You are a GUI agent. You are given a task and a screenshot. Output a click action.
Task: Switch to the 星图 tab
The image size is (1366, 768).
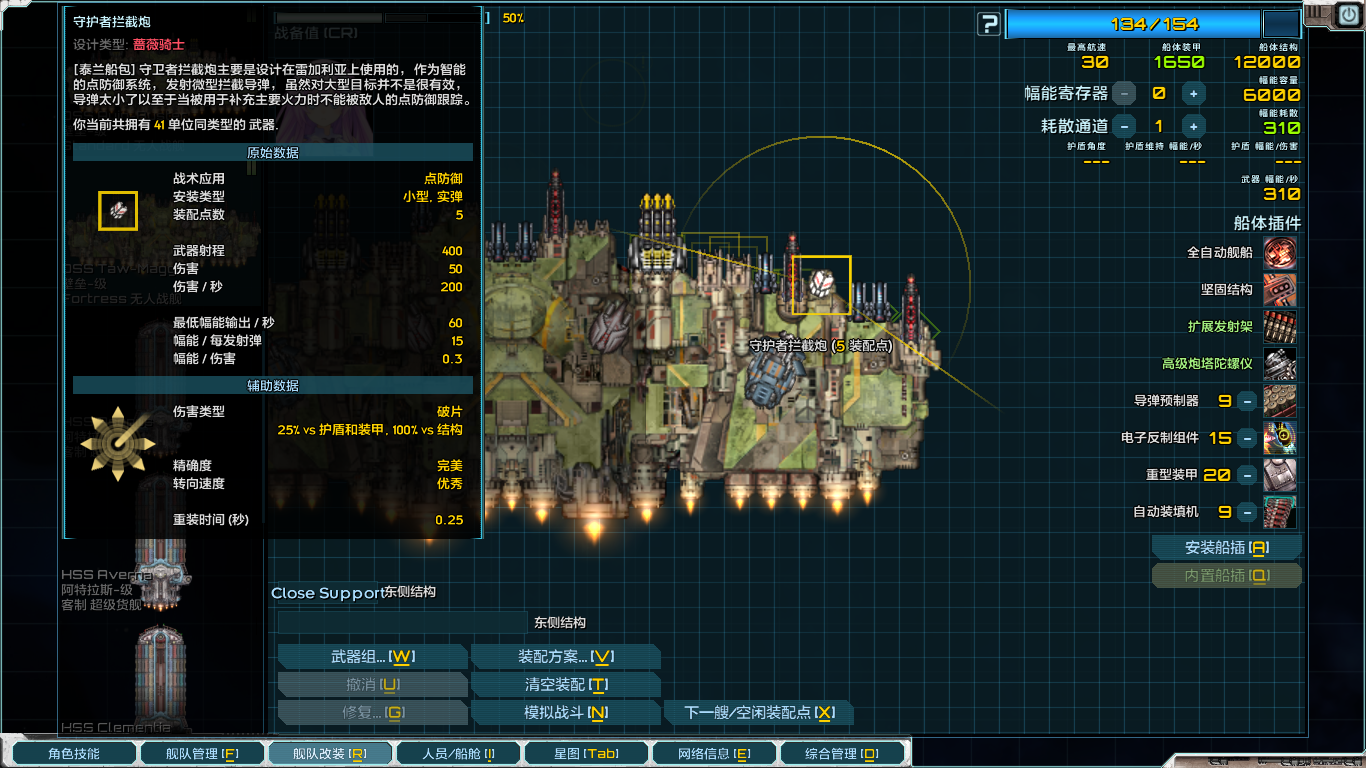[x=586, y=752]
